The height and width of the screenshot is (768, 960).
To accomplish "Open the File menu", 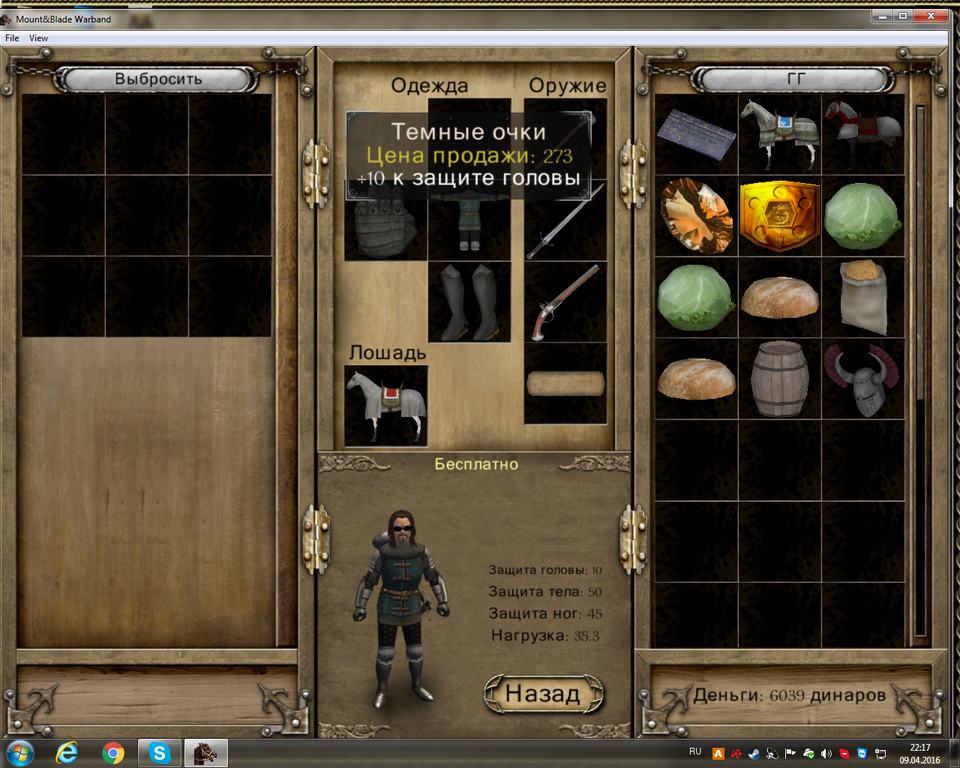I will (x=12, y=38).
